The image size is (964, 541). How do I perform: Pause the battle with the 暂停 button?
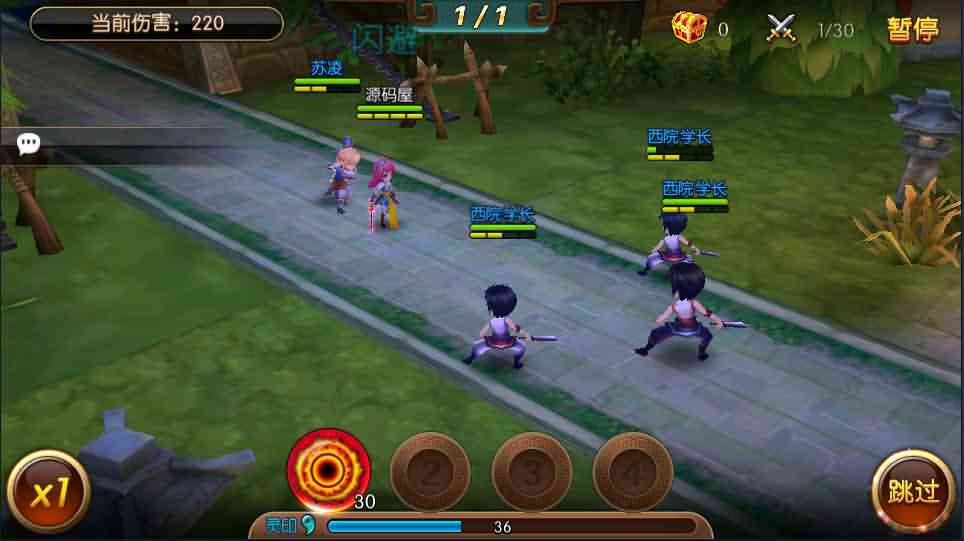click(912, 29)
